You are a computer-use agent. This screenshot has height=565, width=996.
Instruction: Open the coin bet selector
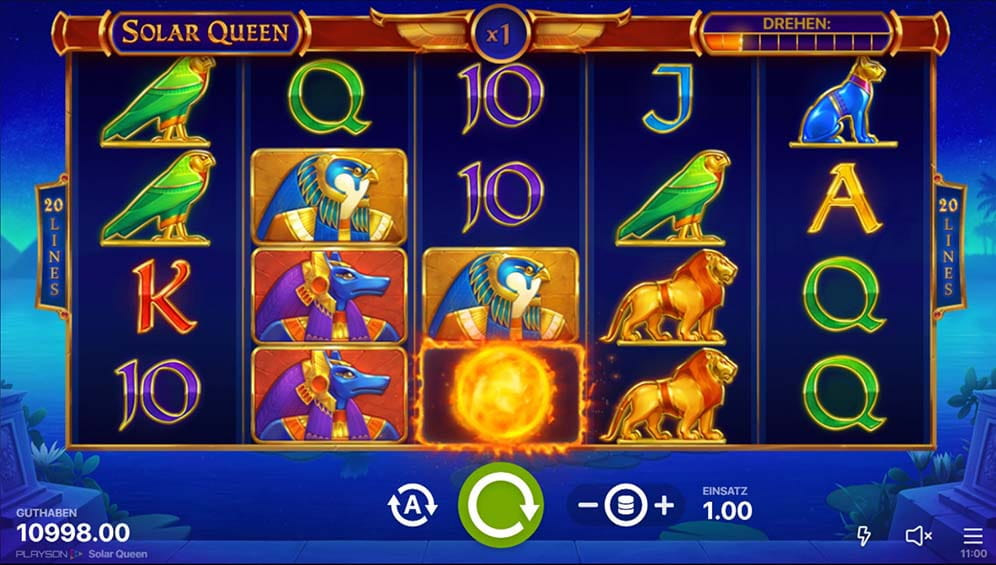click(x=626, y=506)
